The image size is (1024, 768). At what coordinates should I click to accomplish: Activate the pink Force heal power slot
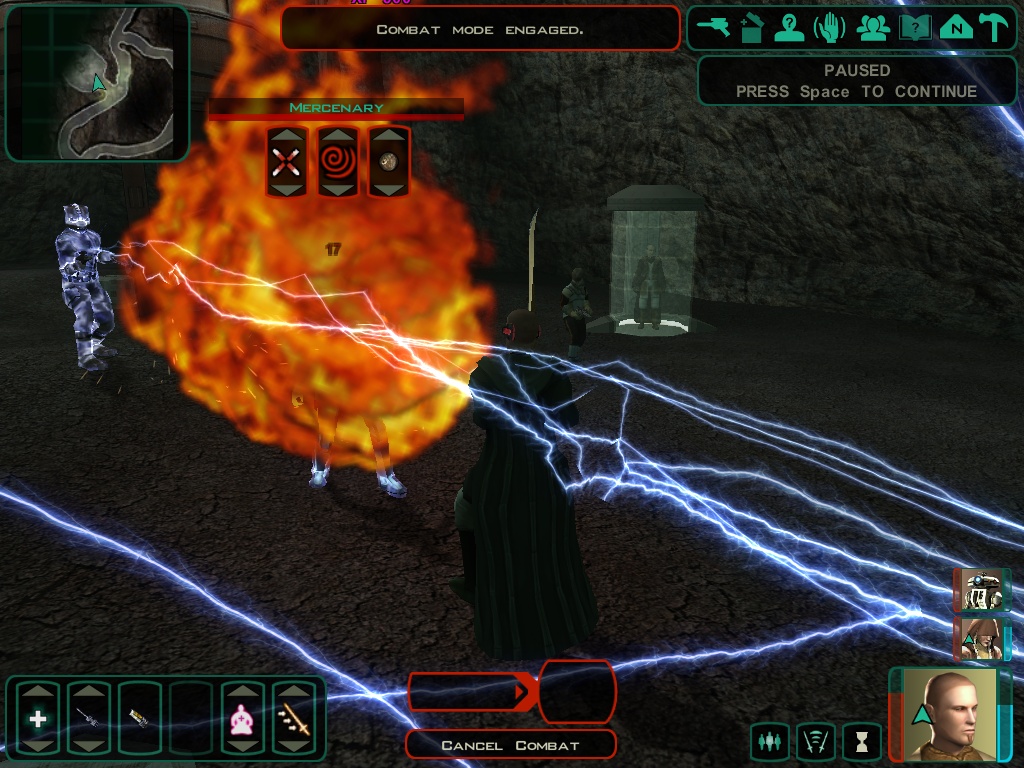coord(242,718)
